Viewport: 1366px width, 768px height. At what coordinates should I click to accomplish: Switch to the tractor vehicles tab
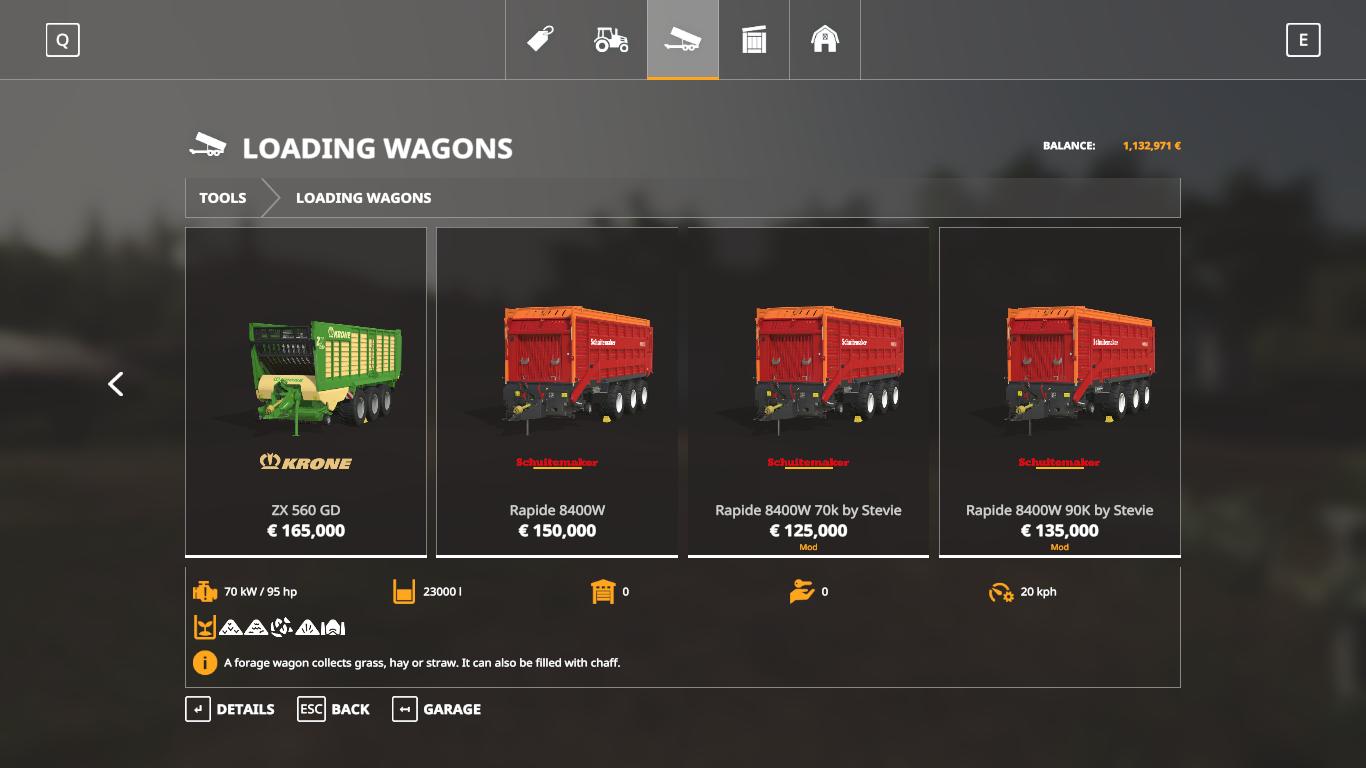(612, 40)
